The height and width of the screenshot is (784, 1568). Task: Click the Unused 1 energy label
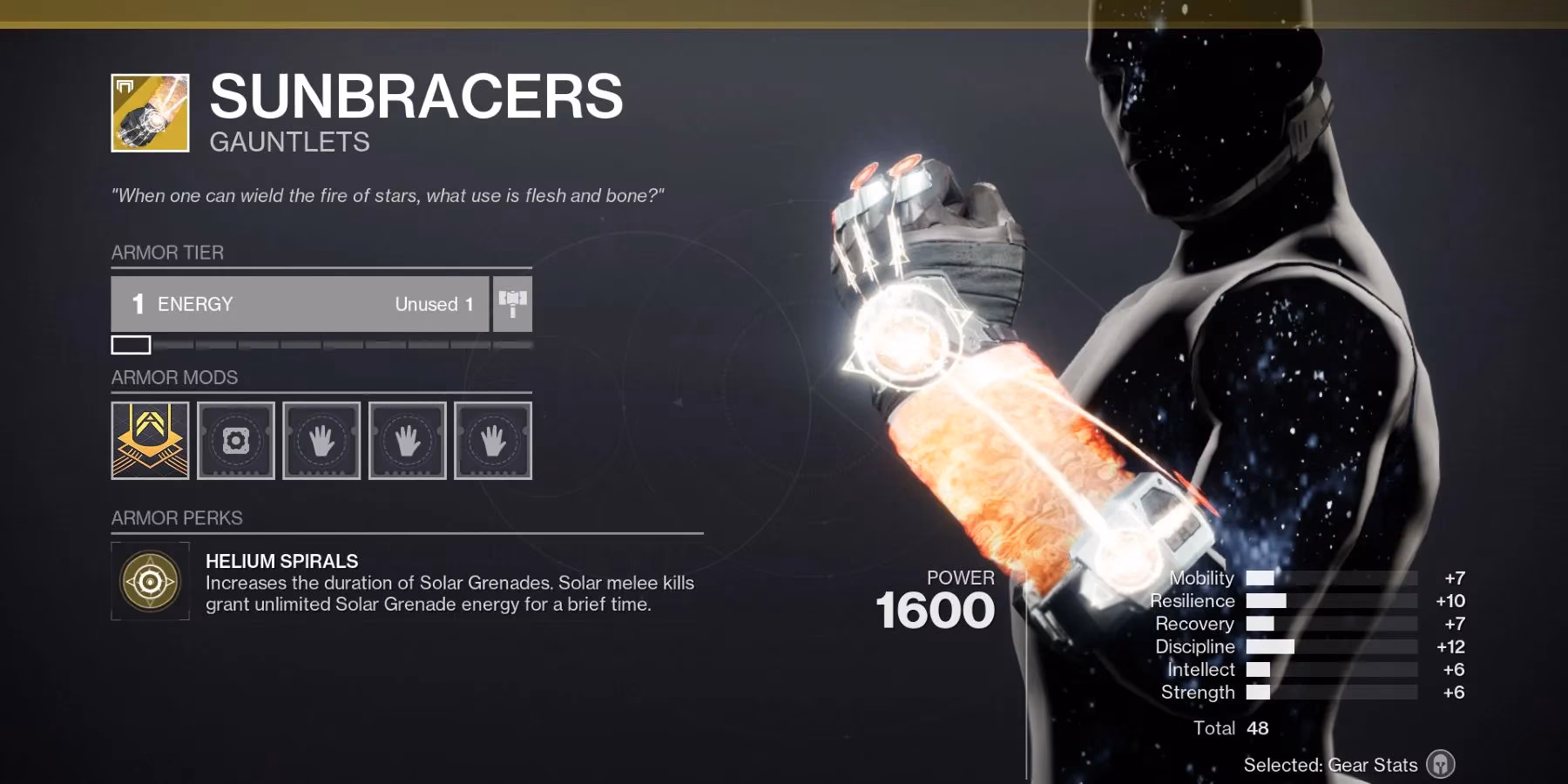pos(433,304)
